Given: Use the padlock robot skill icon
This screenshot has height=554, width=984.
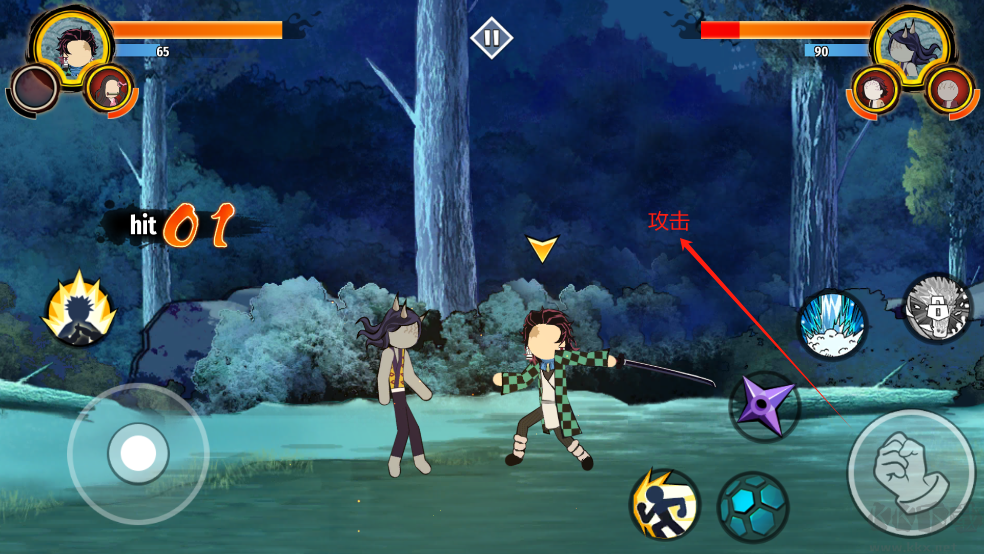Looking at the screenshot, I should [x=938, y=308].
